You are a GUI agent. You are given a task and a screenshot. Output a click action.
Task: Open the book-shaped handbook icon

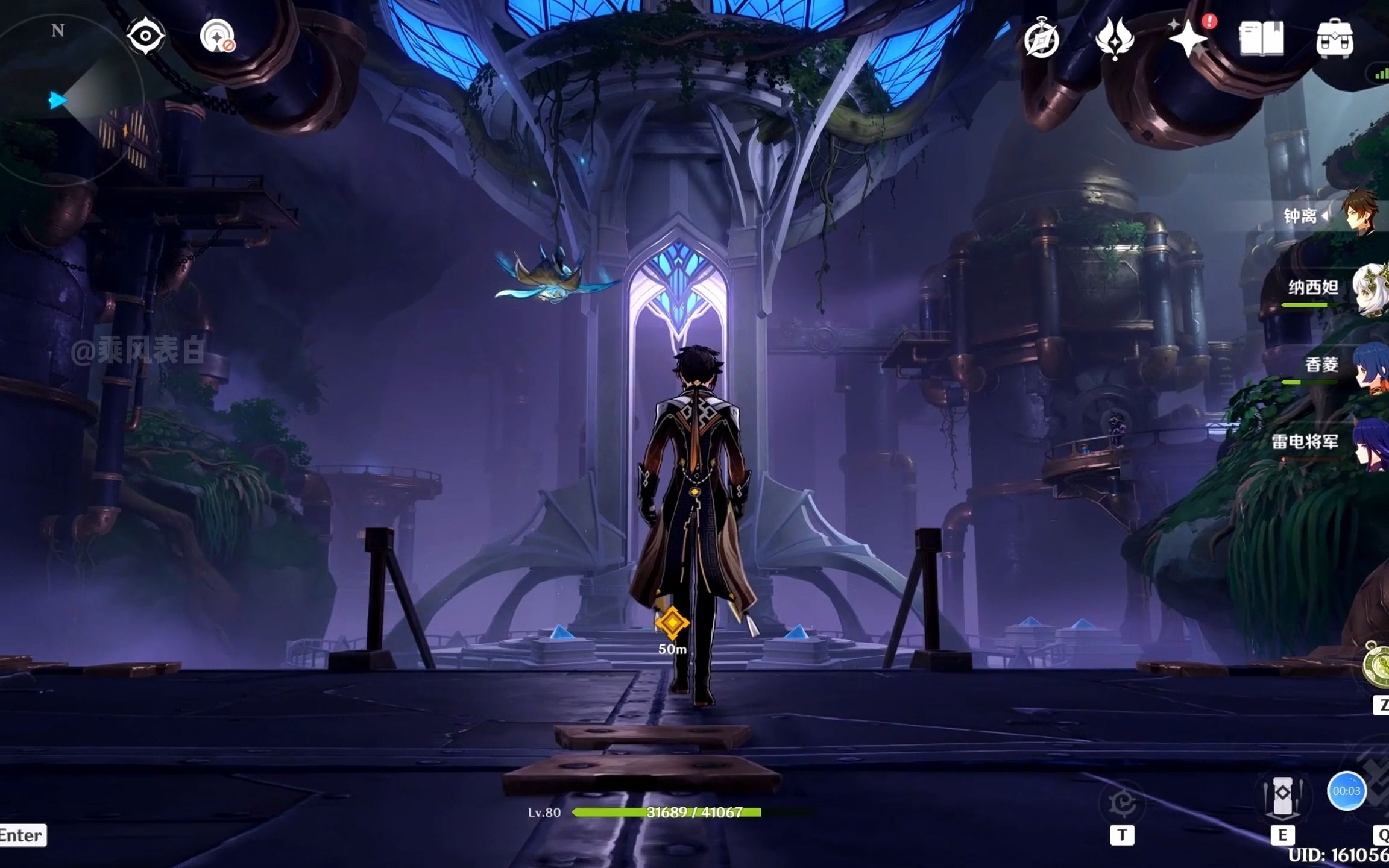coord(1261,39)
